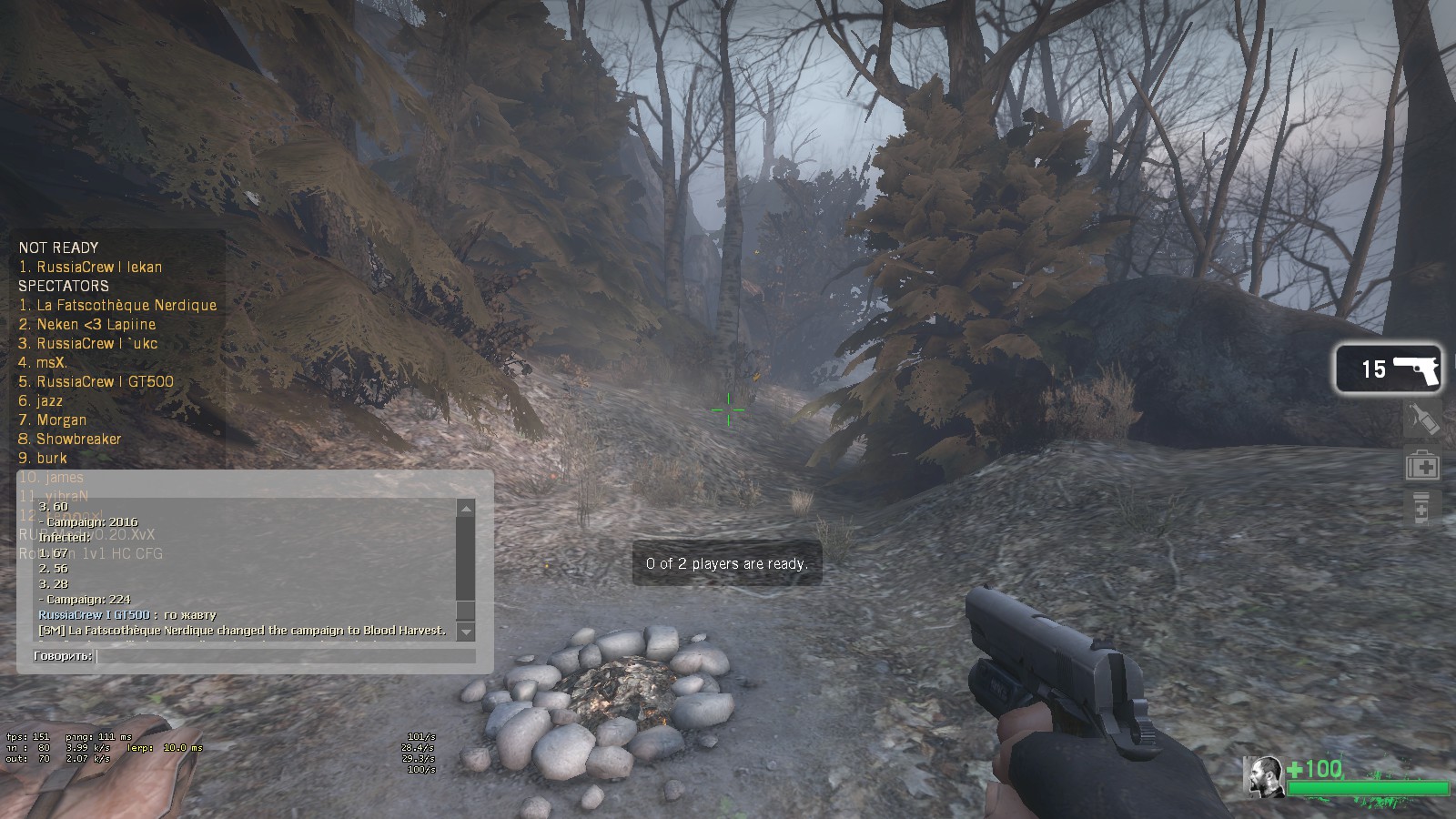This screenshot has width=1456, height=819.
Task: Click the chat scrollbar thumb
Action: click(466, 611)
